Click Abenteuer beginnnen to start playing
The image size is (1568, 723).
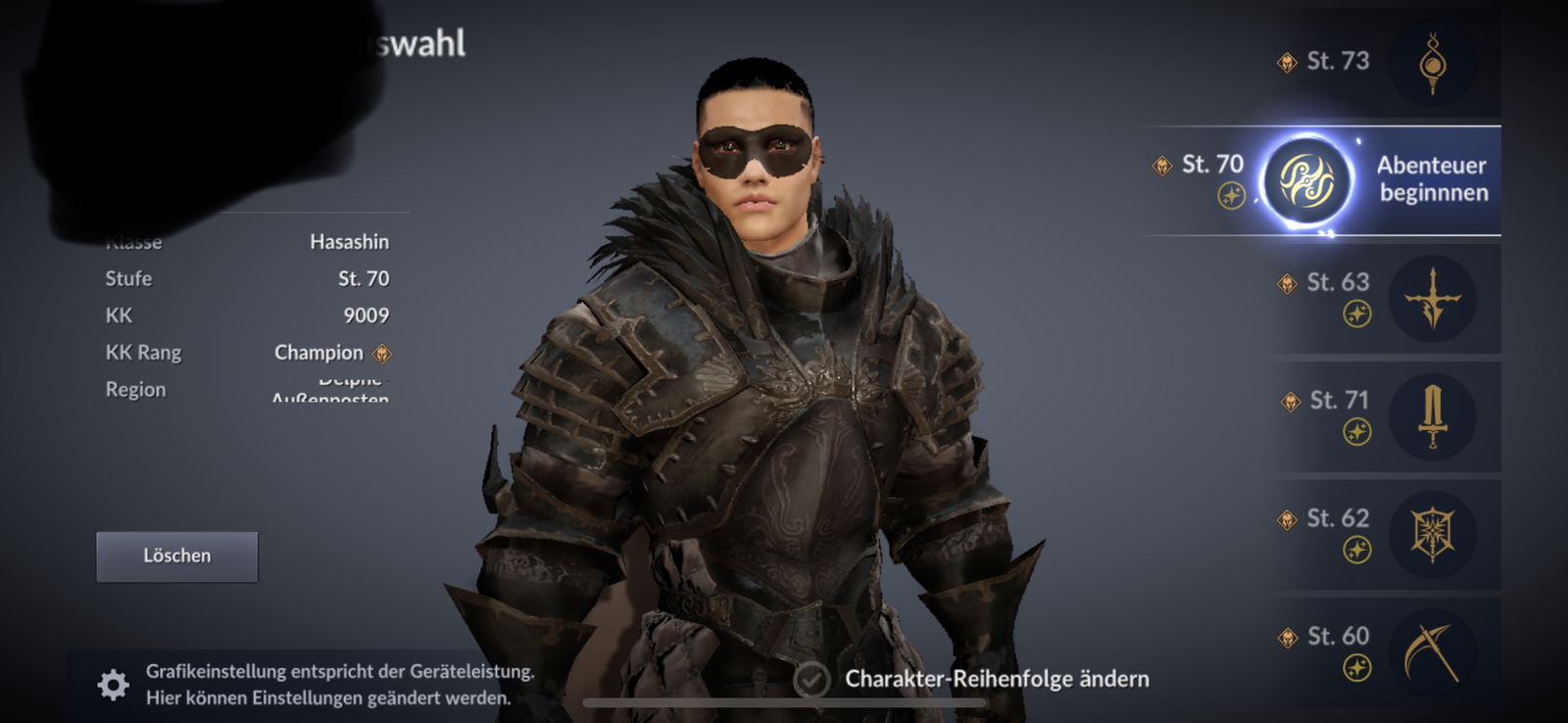click(1433, 179)
